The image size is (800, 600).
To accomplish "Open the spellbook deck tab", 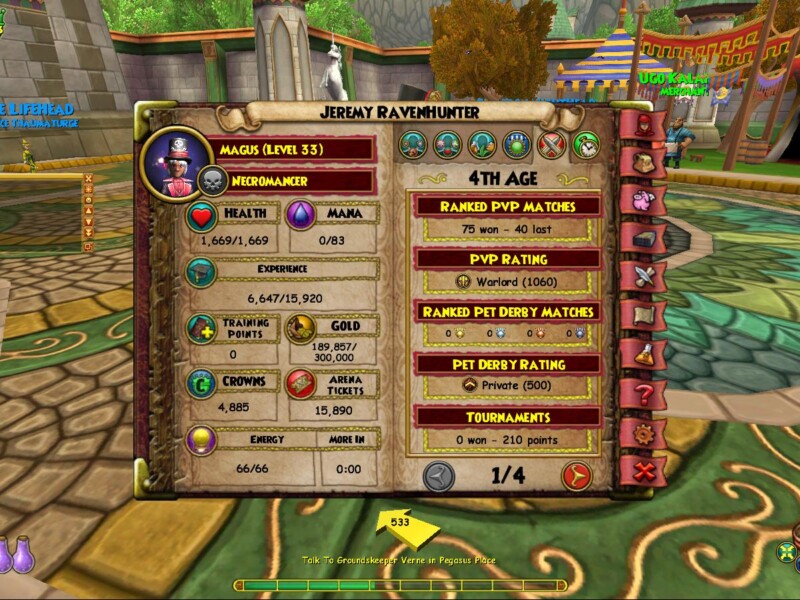I will coord(640,237).
